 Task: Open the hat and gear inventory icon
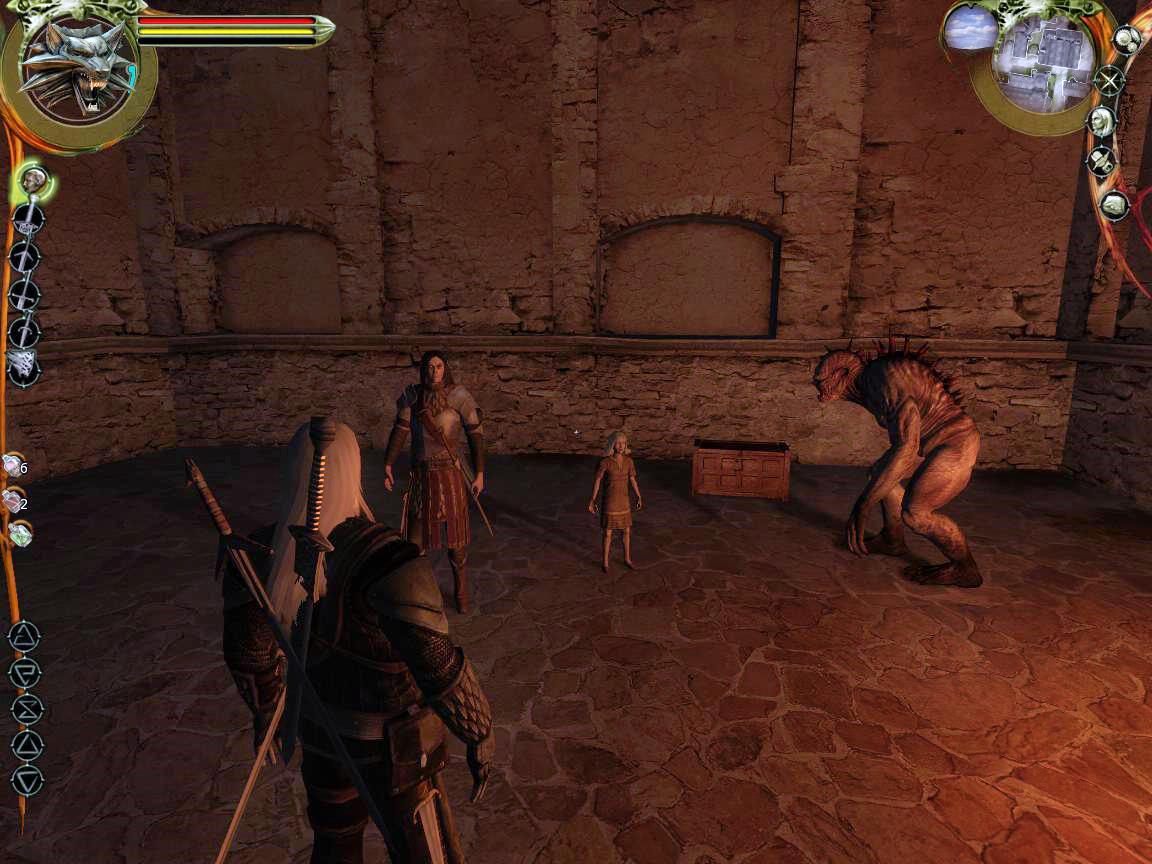[x=1102, y=161]
